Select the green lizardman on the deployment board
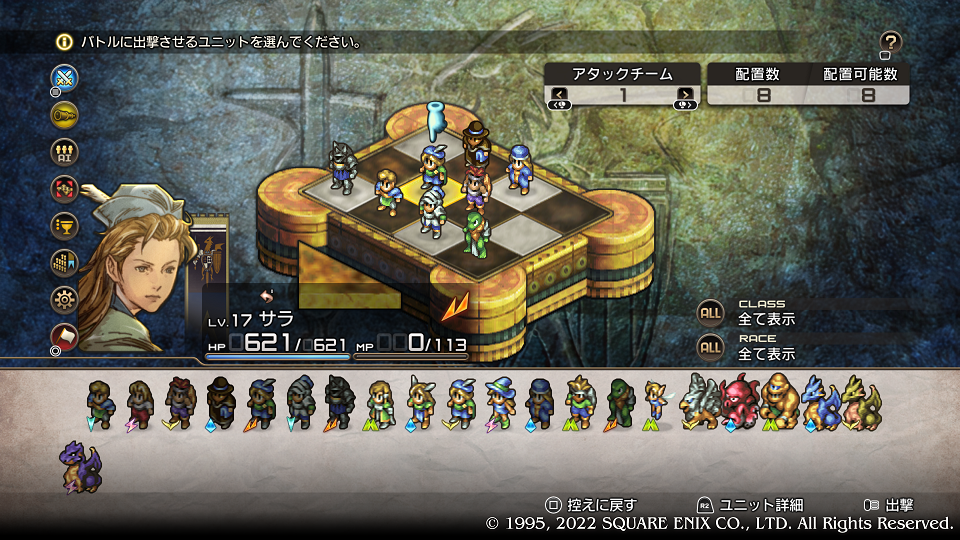 click(x=474, y=232)
